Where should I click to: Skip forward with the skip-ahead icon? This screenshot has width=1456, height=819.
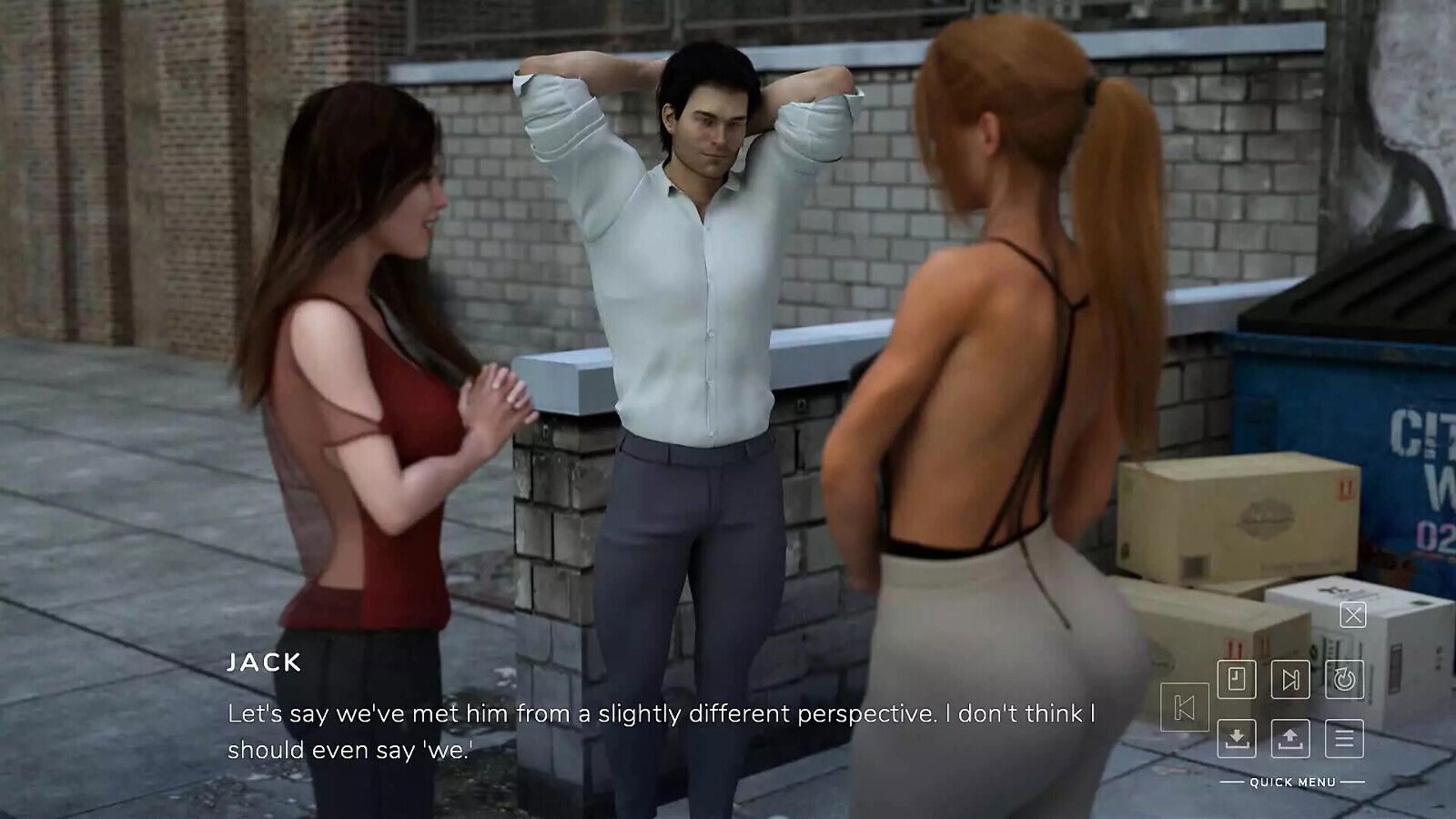click(x=1290, y=679)
